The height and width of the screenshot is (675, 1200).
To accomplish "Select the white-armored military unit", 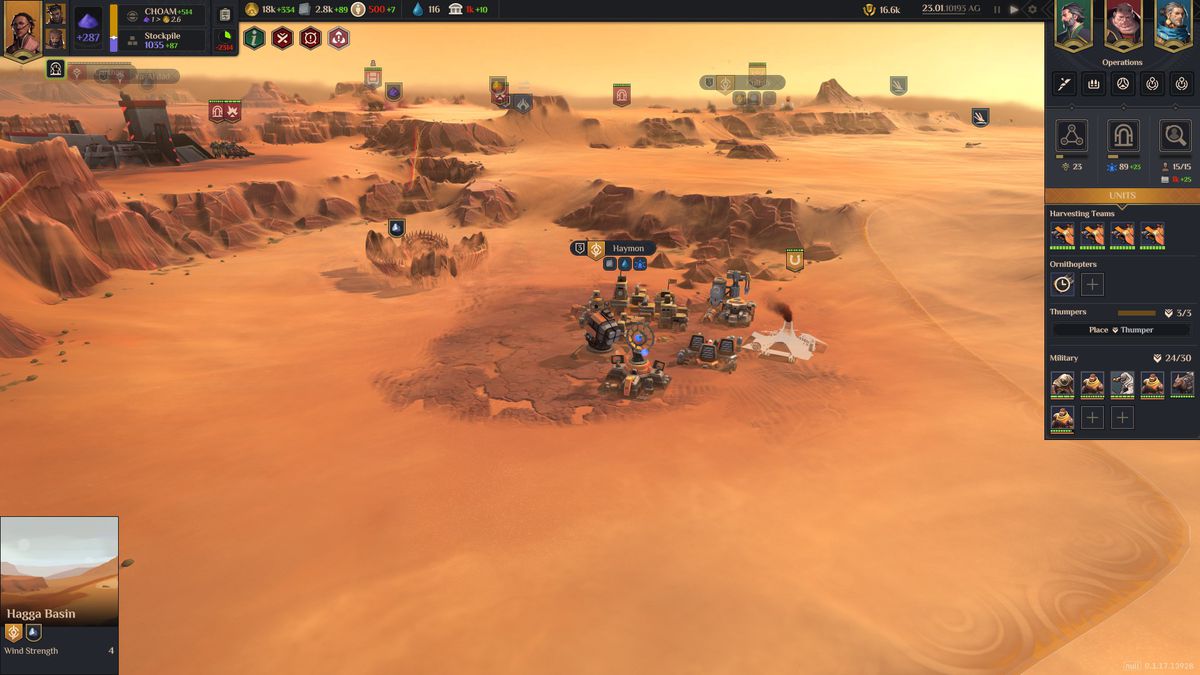I will coord(1122,384).
